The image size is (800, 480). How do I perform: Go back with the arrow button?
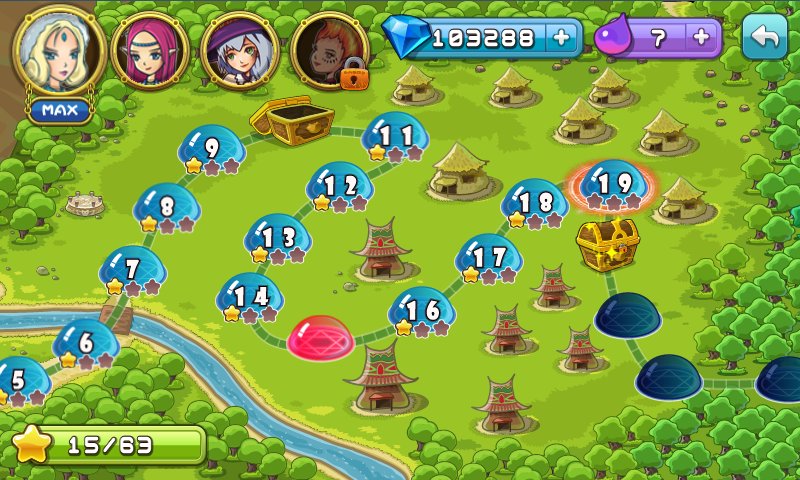pyautogui.click(x=765, y=38)
